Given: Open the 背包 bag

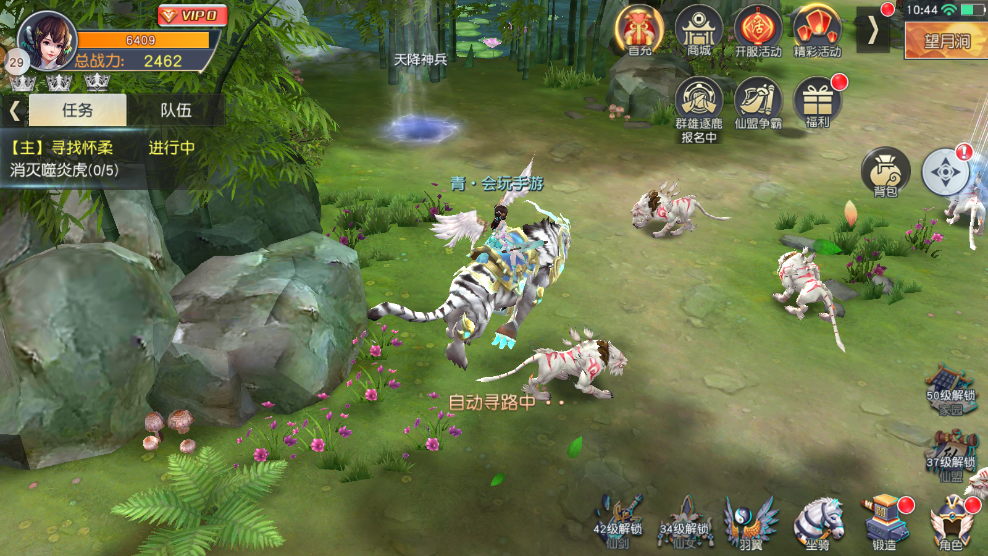Looking at the screenshot, I should click(885, 172).
